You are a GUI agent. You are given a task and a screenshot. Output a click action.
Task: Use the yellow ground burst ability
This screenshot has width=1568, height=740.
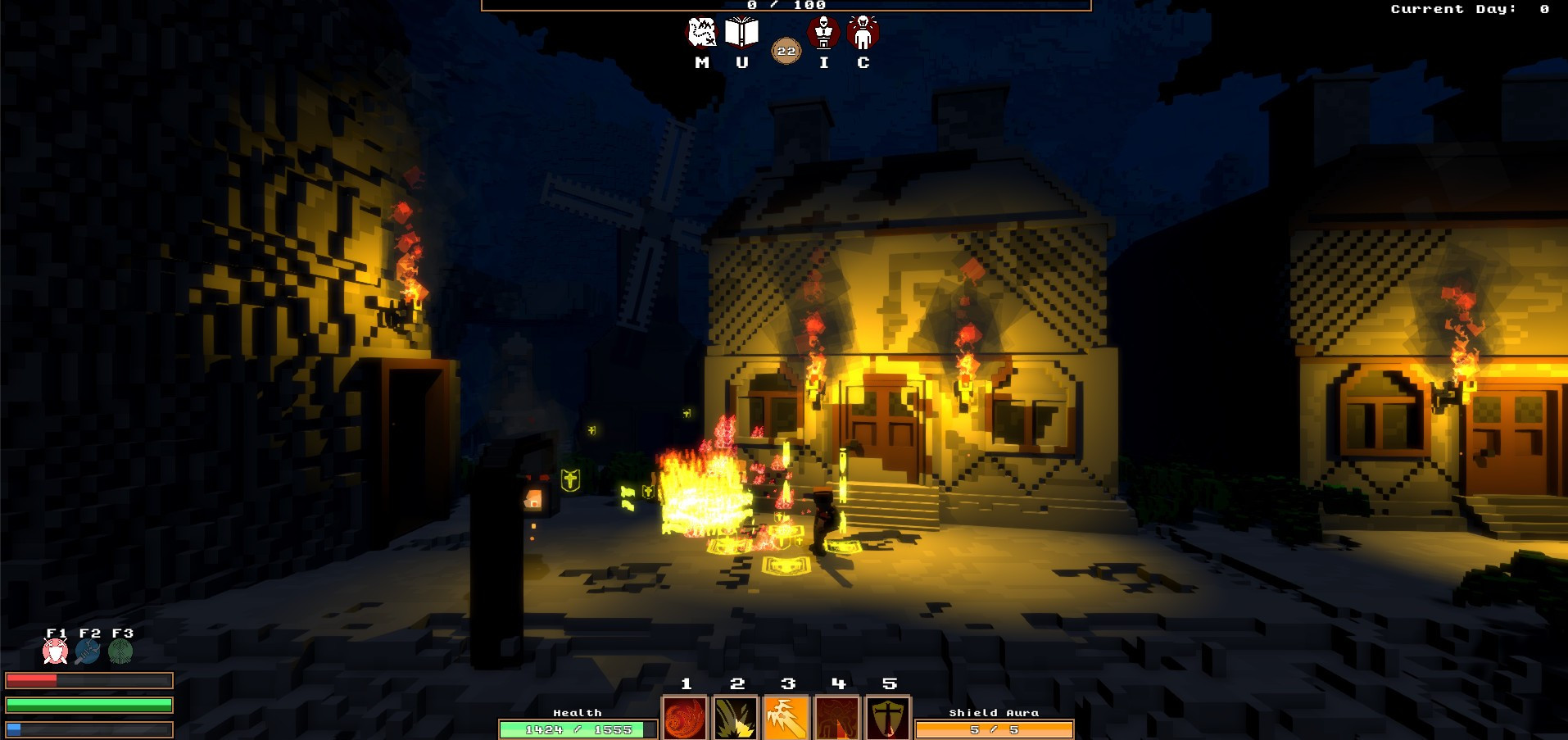pyautogui.click(x=736, y=718)
